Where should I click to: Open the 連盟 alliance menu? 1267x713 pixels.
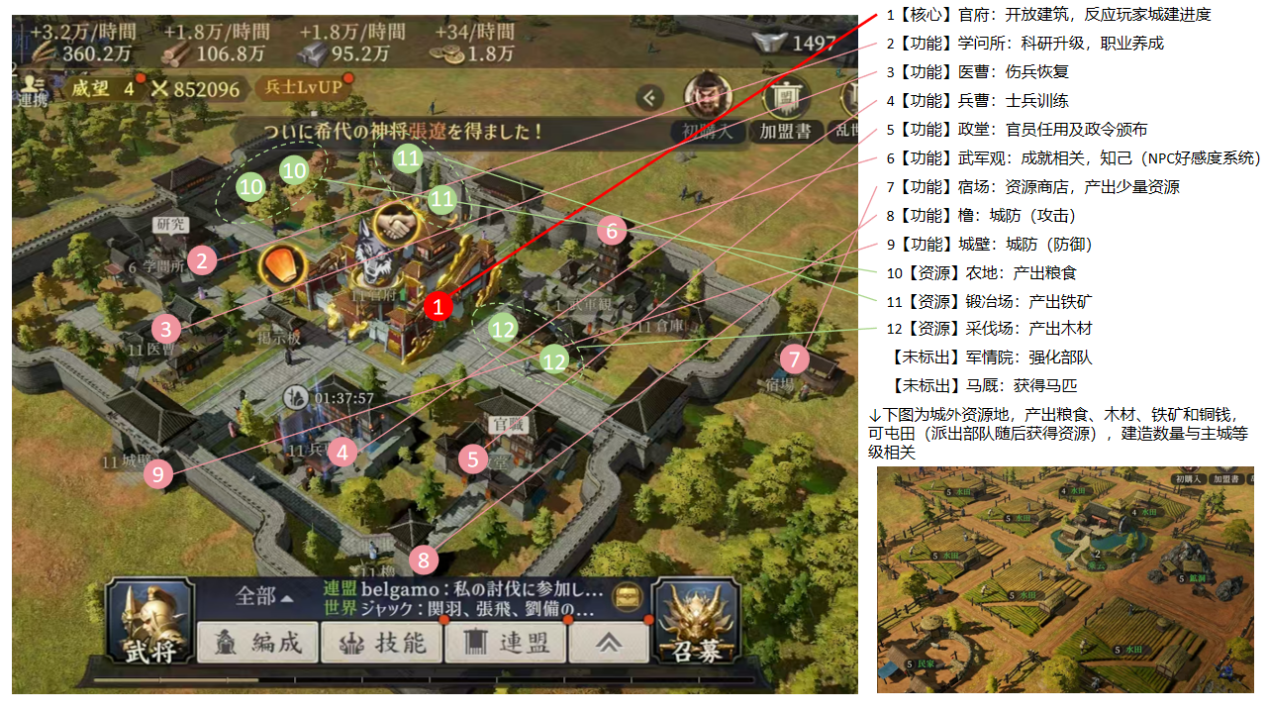pyautogui.click(x=506, y=642)
